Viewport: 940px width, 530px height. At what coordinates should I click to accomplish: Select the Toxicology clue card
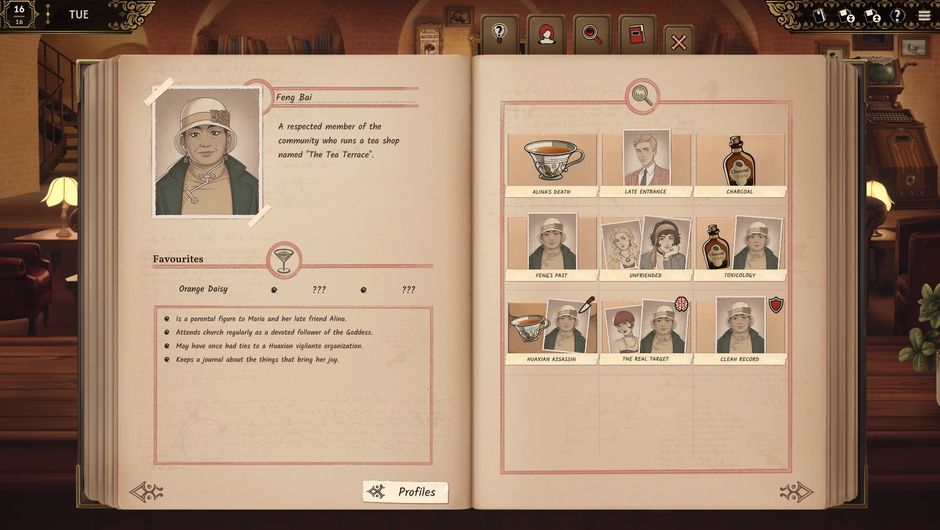point(739,247)
